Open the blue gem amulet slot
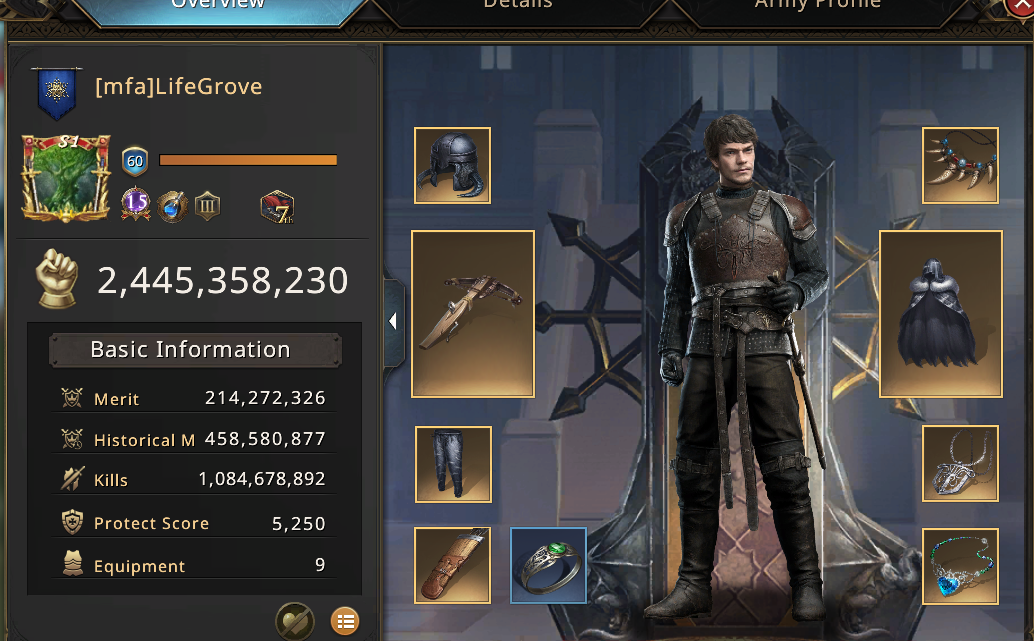 click(960, 566)
